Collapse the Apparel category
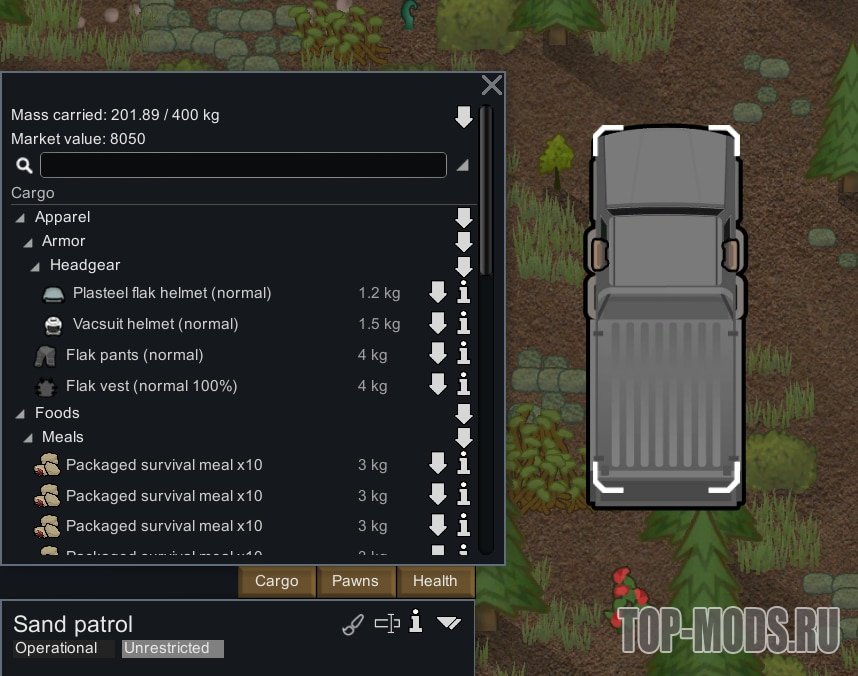Screen dimensions: 858x676 21,217
